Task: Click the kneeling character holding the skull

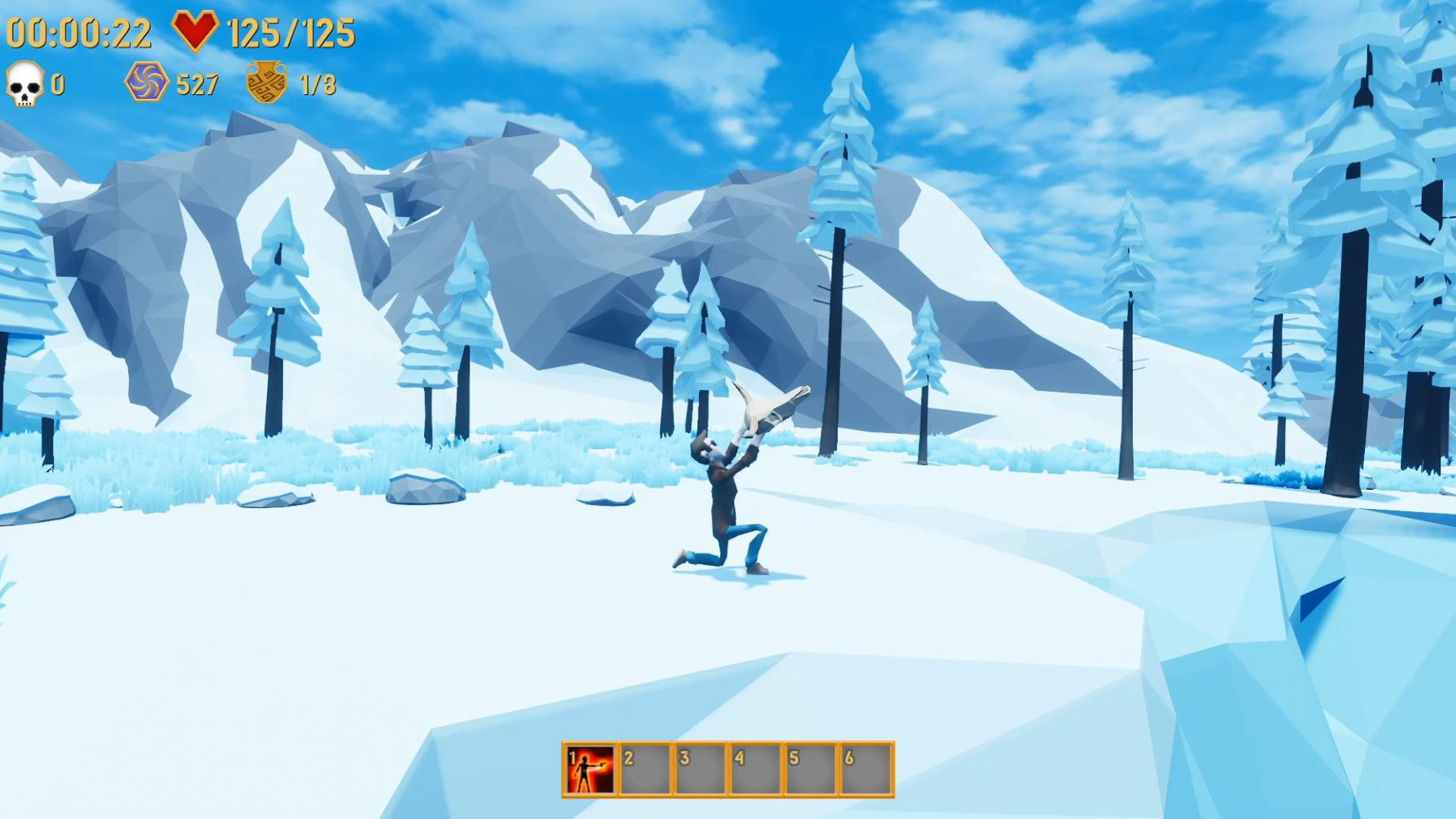Action: (722, 500)
